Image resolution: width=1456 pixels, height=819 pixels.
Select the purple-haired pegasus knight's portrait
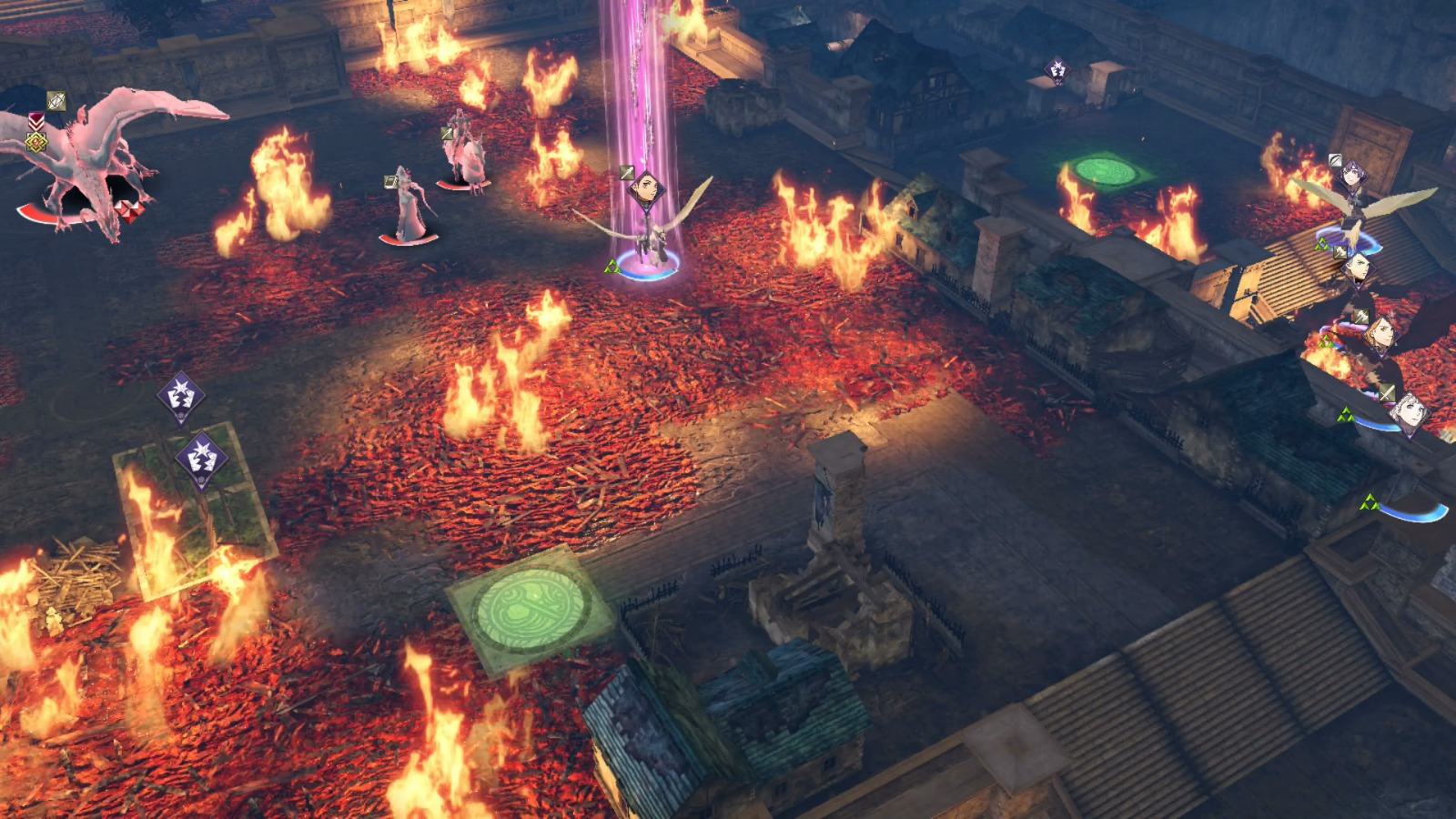coord(1353,173)
